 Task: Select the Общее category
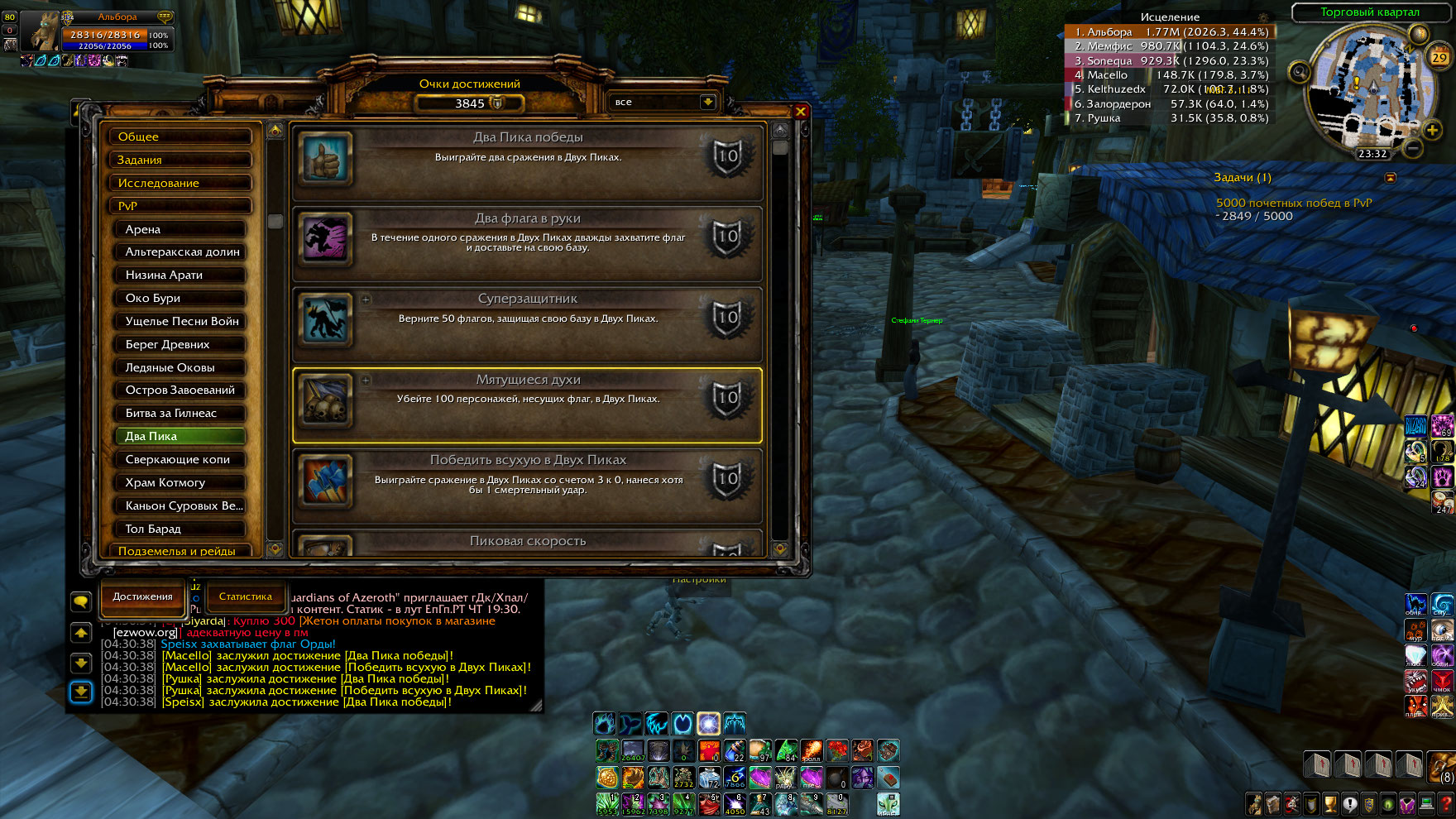[x=180, y=136]
